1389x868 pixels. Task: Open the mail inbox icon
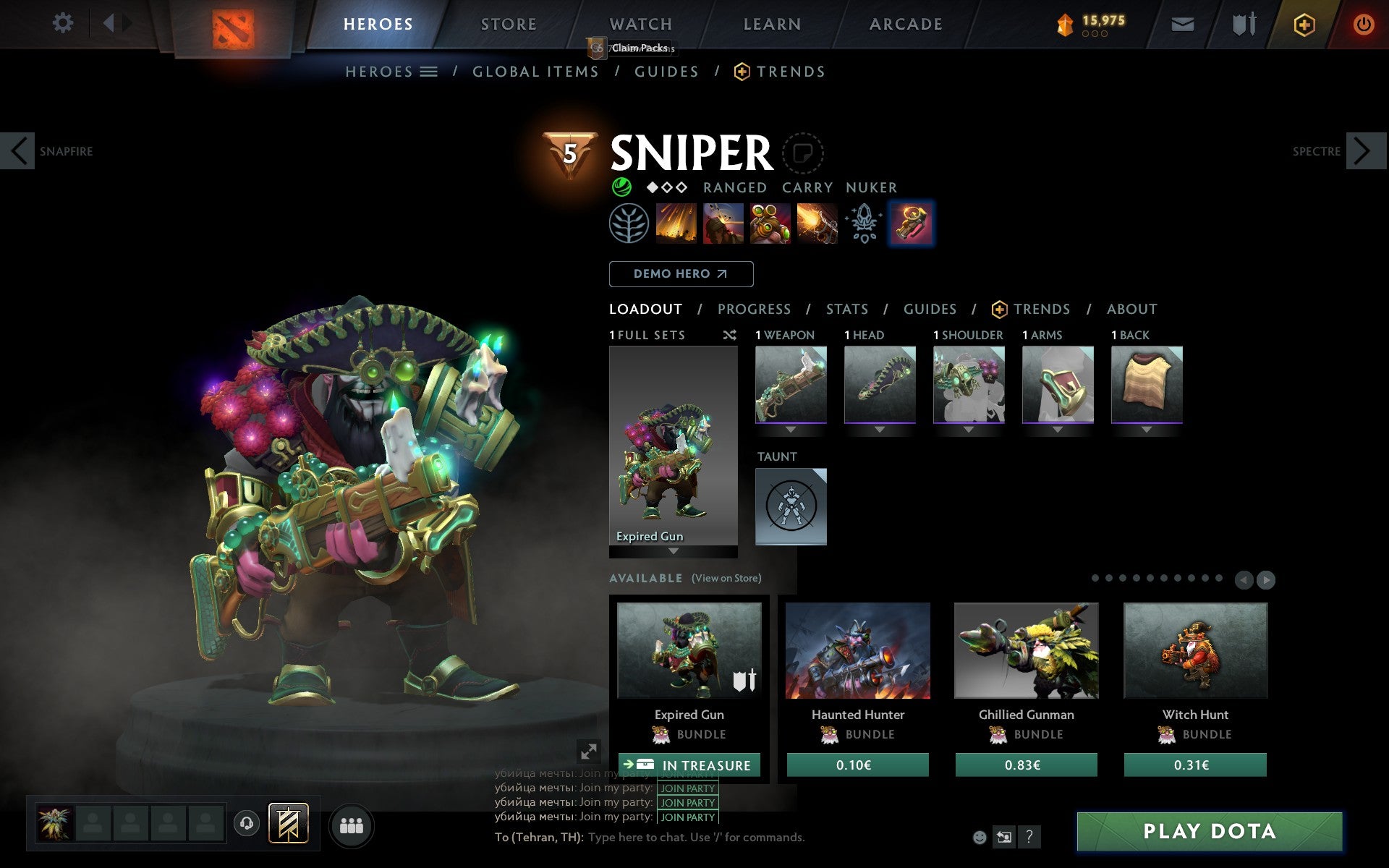click(1182, 23)
